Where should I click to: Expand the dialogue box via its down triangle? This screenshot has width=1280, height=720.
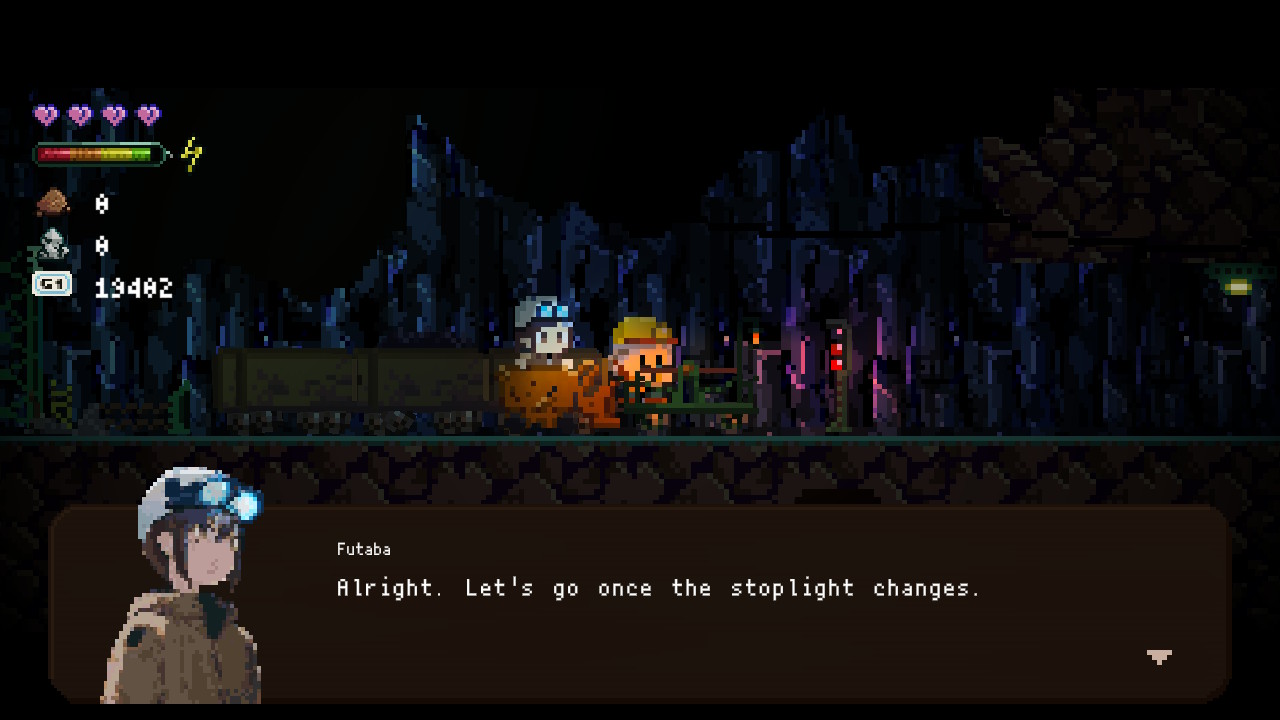click(x=1157, y=658)
